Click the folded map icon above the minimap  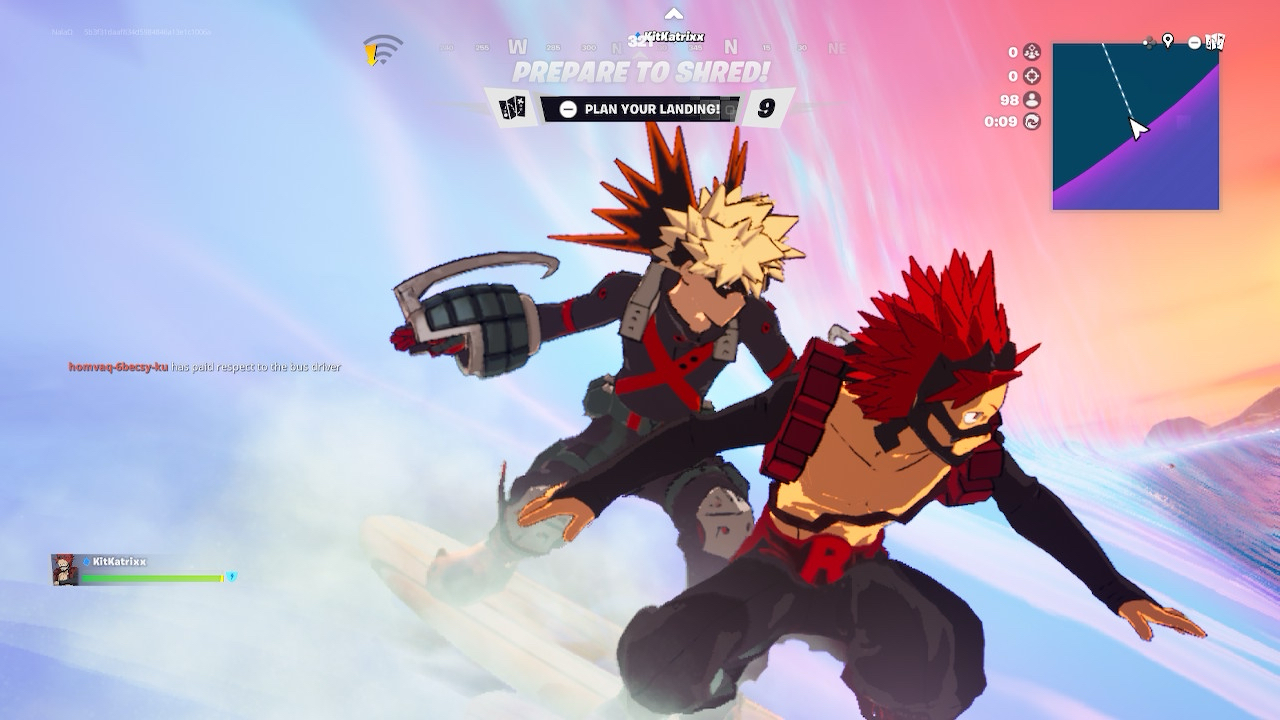1215,42
